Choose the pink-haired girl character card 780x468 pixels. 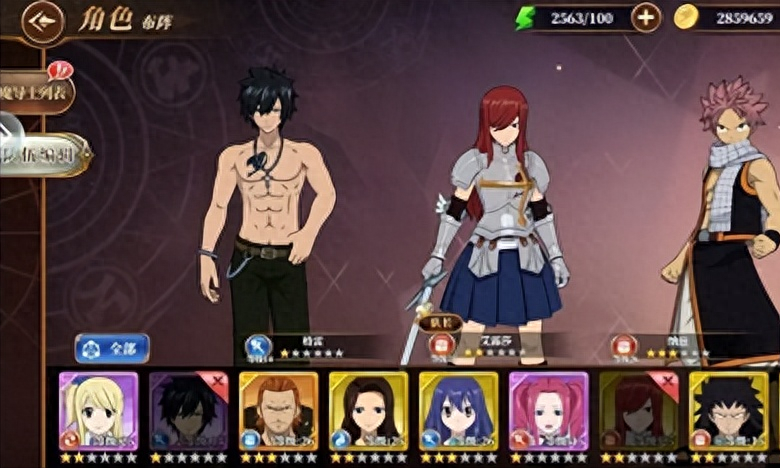tap(548, 410)
